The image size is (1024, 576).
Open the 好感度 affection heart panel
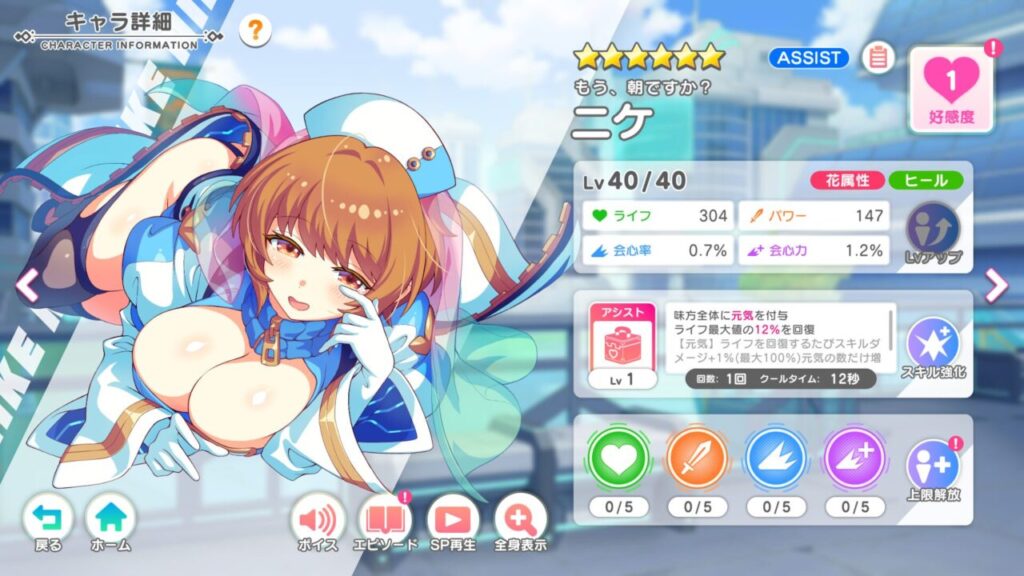coord(951,89)
